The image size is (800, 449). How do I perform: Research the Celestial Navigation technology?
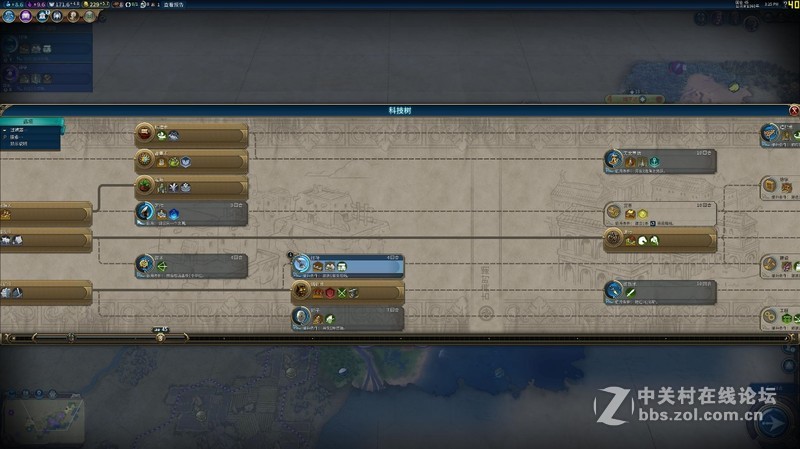659,161
